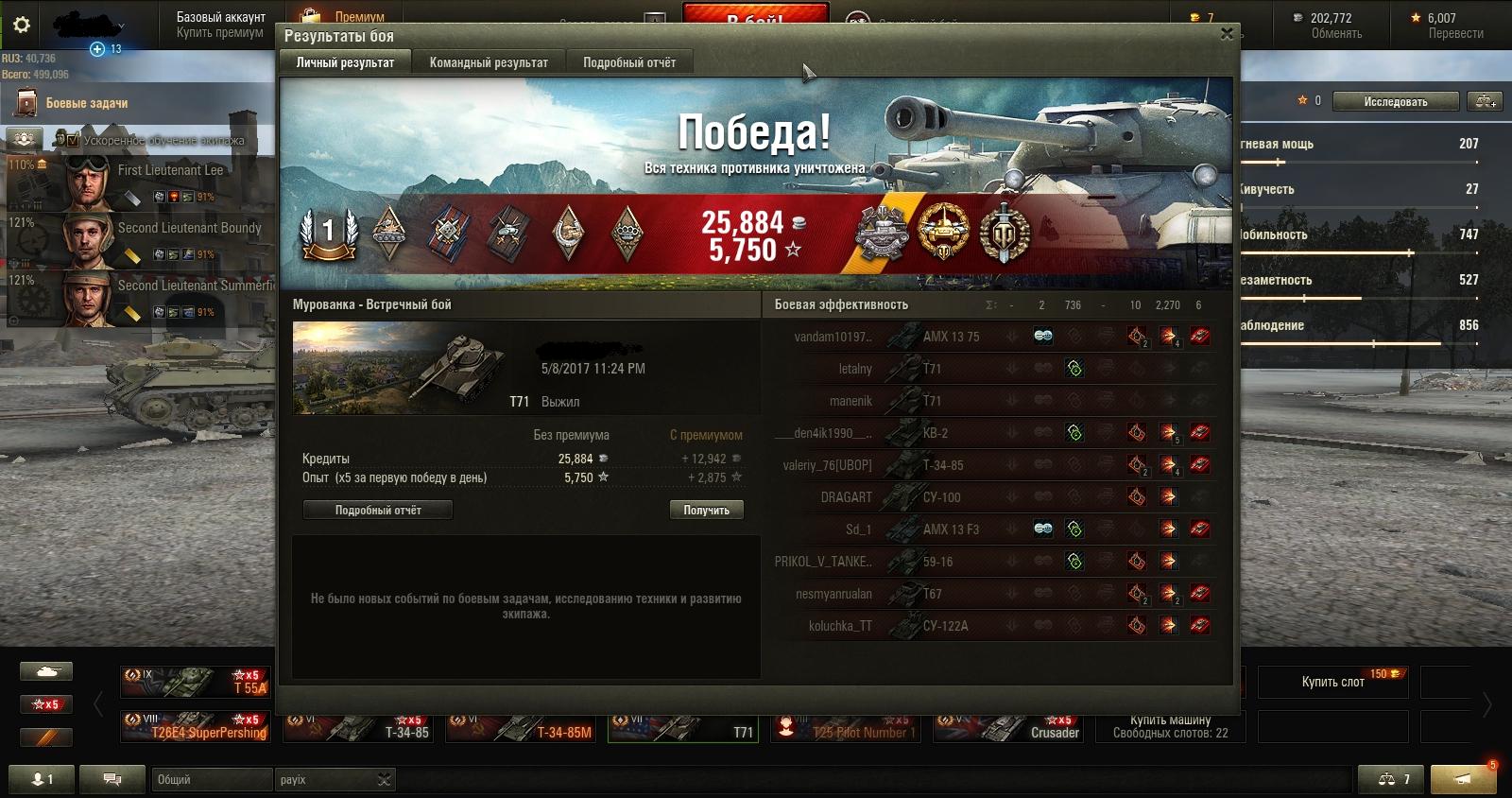Switch to the Командный результат tab
The image size is (1512, 798).
pyautogui.click(x=489, y=62)
